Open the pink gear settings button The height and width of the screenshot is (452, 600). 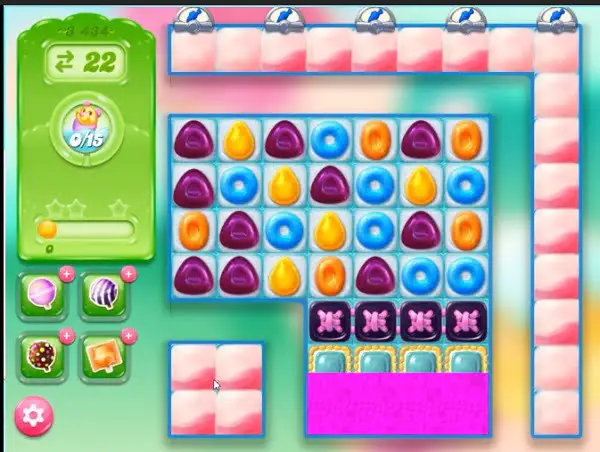click(34, 414)
